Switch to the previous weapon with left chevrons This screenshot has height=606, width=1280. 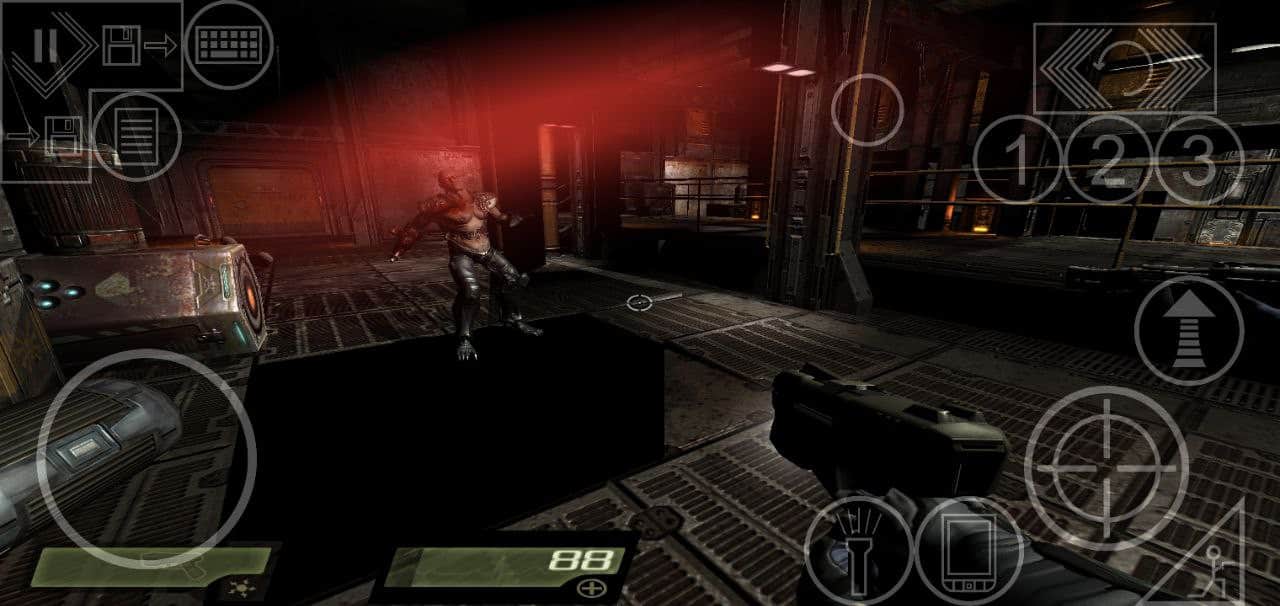tap(1066, 67)
